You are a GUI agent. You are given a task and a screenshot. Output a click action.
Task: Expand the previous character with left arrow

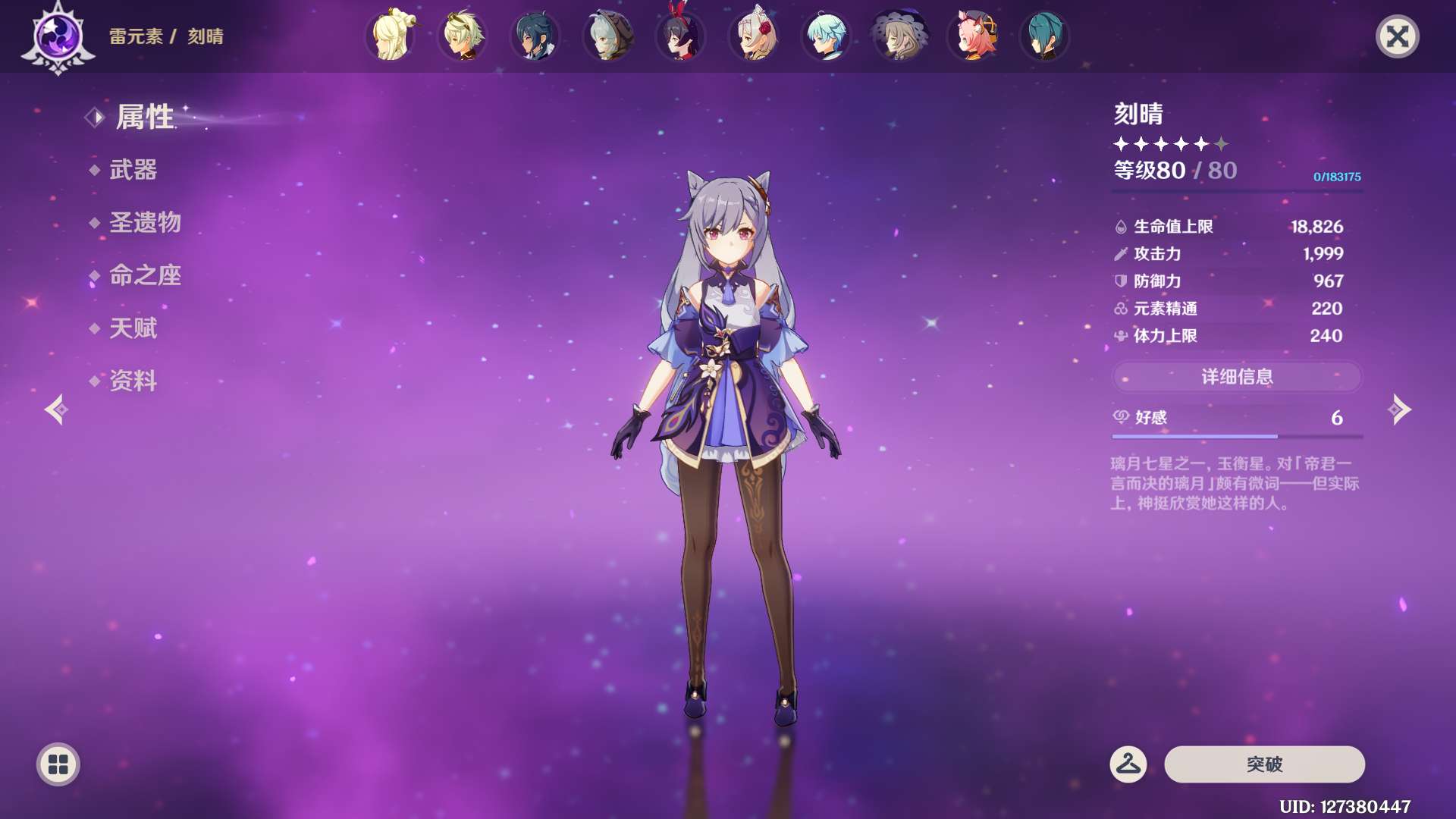(57, 409)
